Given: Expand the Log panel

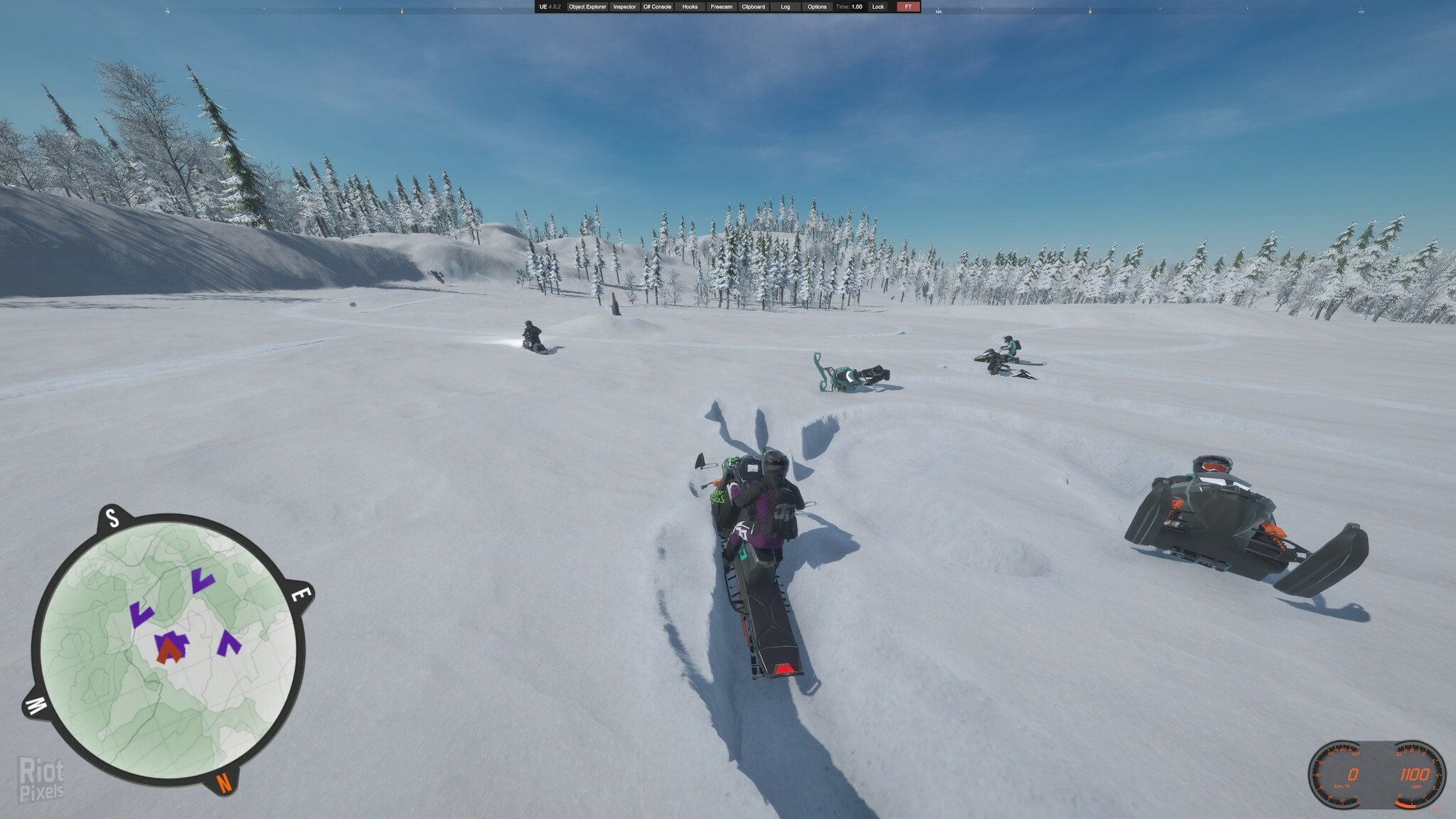Looking at the screenshot, I should click(x=786, y=6).
